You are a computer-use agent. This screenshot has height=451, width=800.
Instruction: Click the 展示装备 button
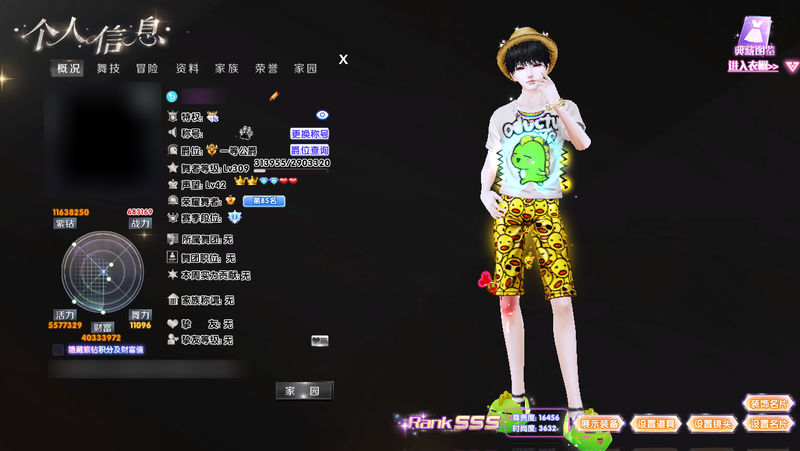click(x=600, y=424)
